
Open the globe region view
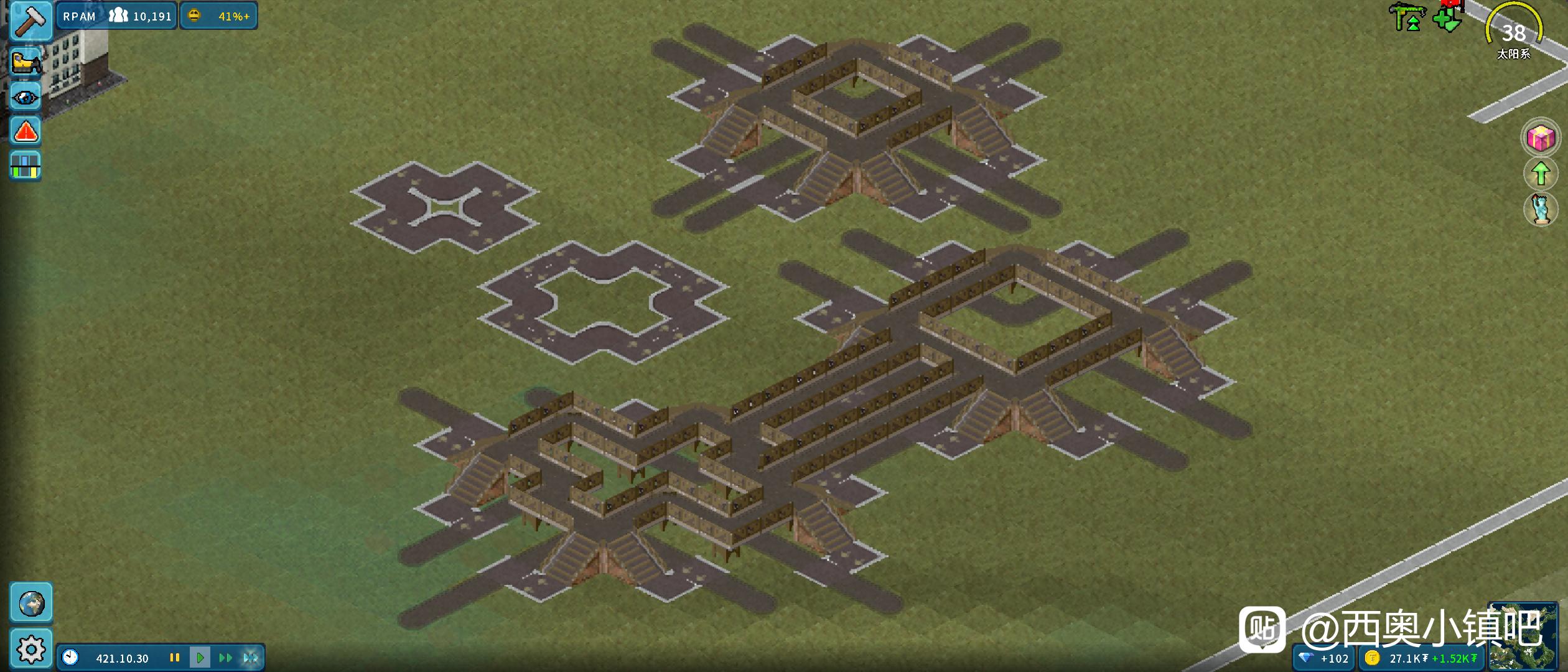31,603
